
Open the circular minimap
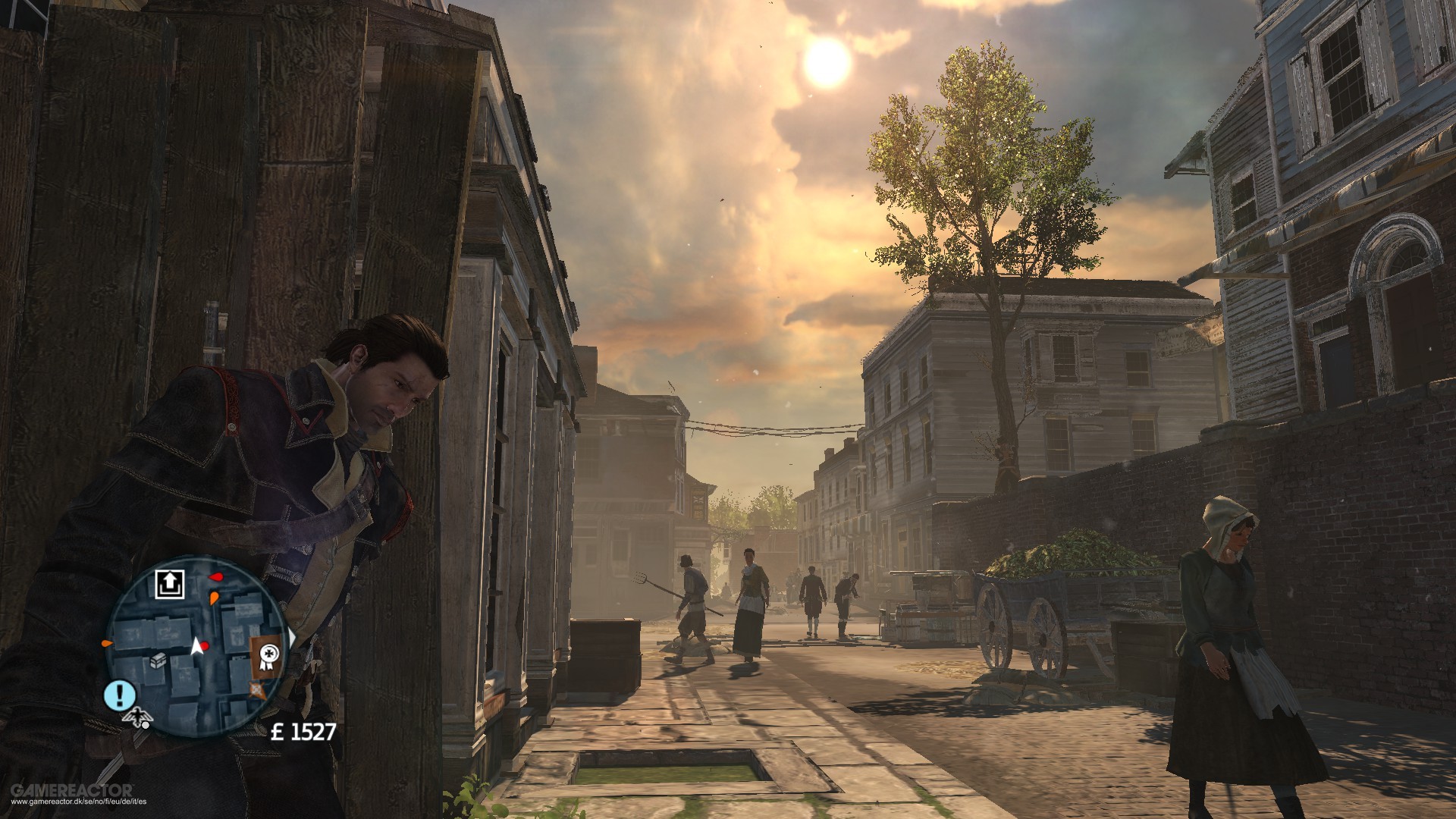pos(196,646)
